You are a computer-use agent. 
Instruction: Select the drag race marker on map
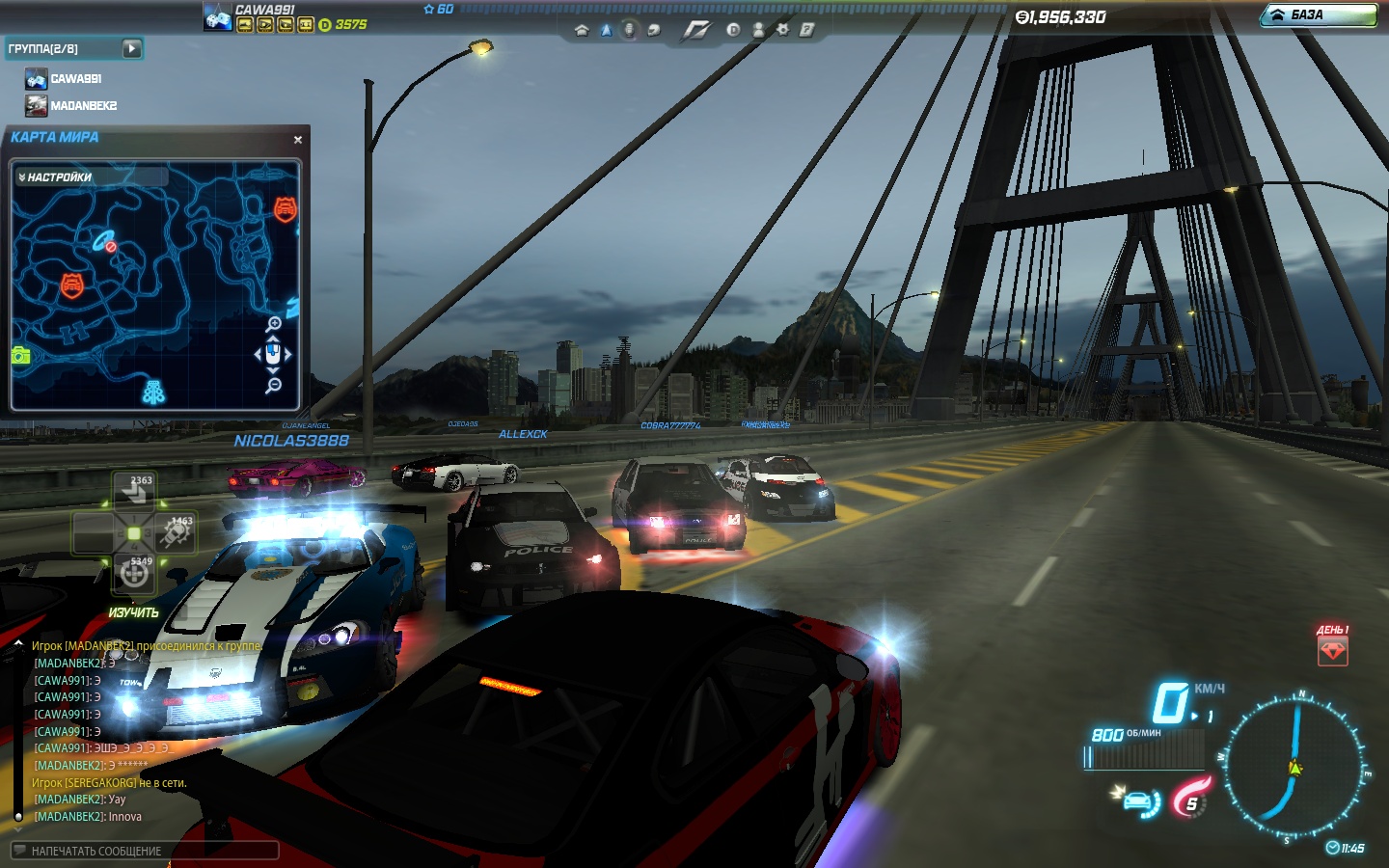(153, 391)
